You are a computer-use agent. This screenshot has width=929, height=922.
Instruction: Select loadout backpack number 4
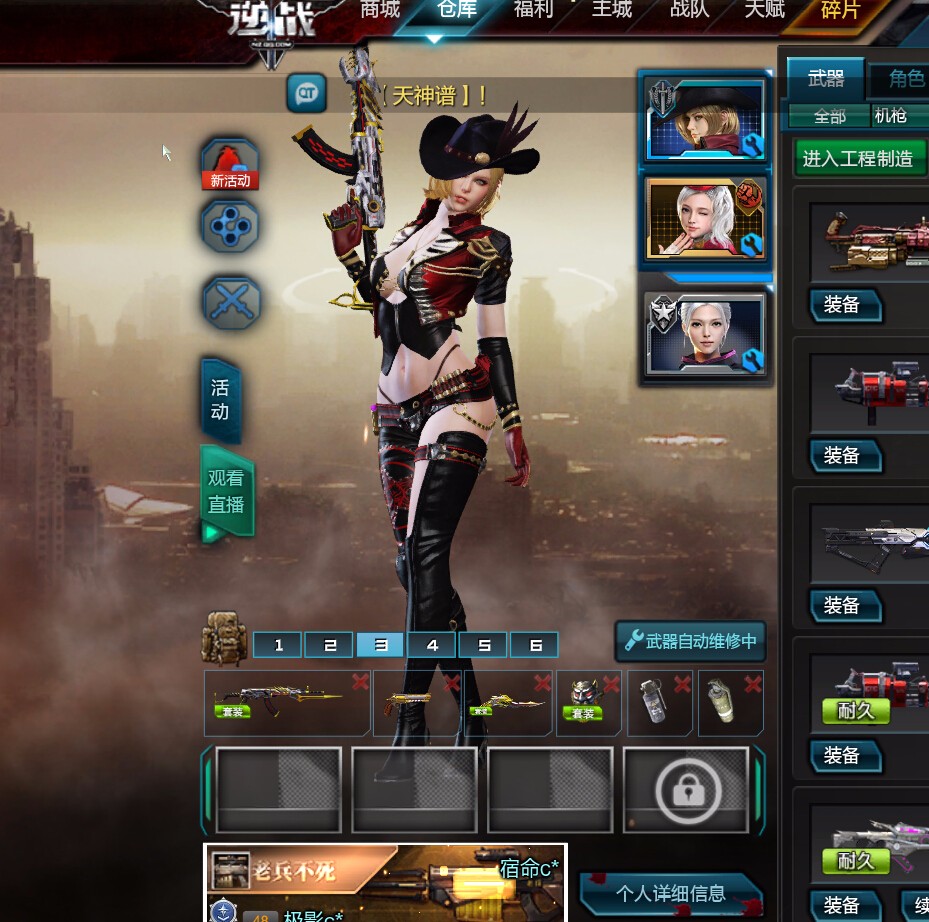coord(432,645)
